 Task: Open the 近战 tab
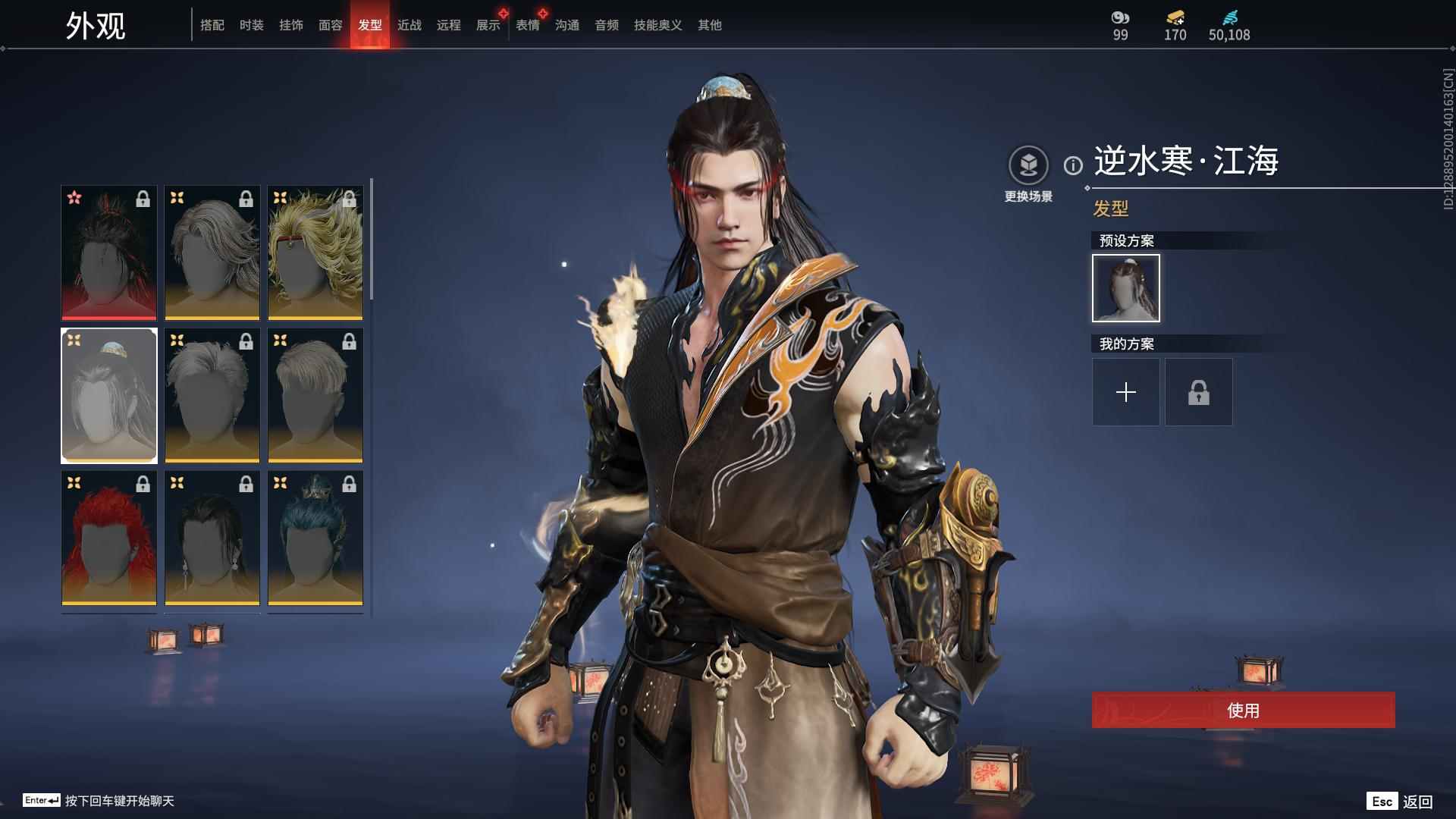click(409, 25)
